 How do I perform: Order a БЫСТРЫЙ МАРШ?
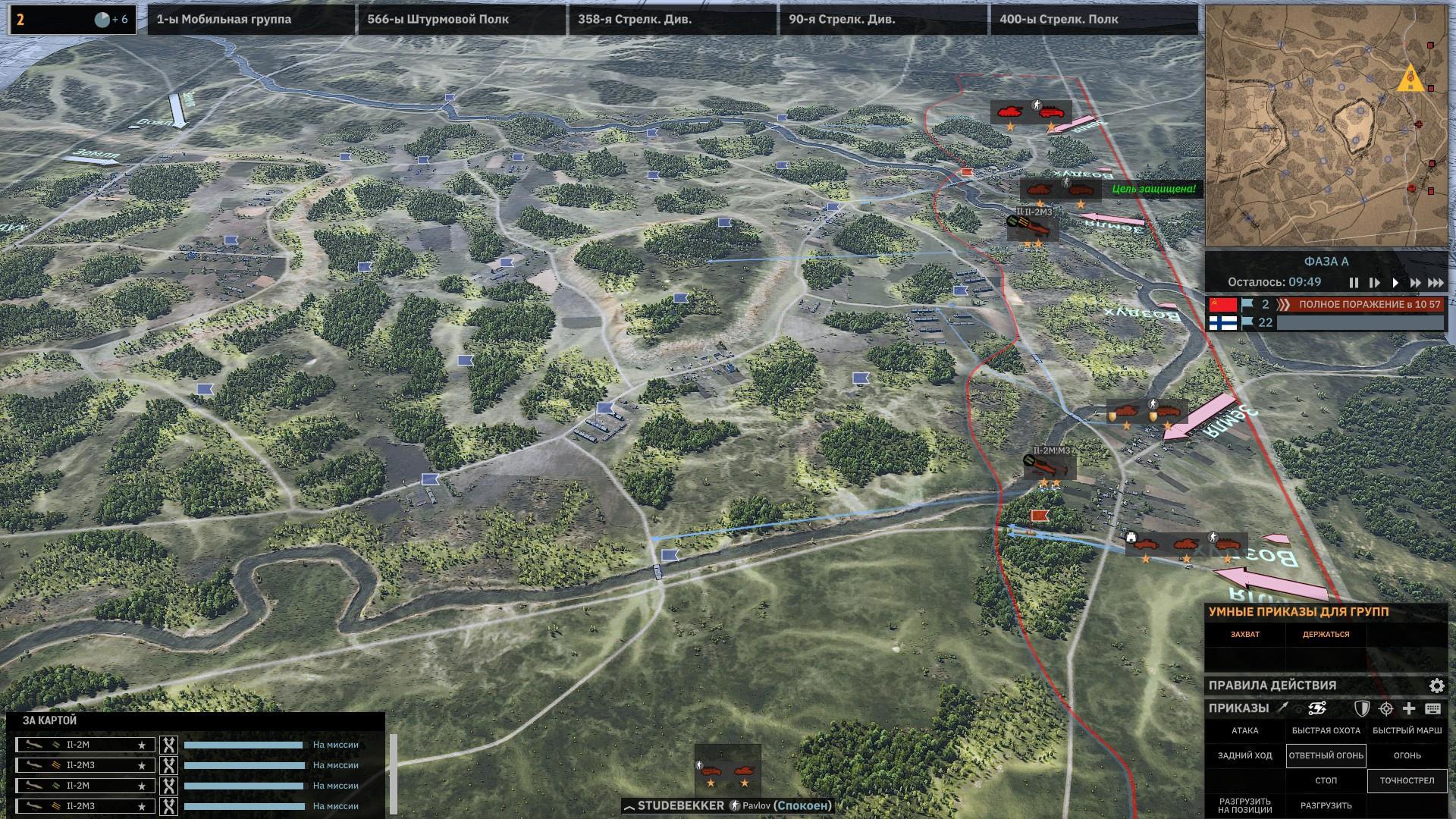pyautogui.click(x=1407, y=731)
